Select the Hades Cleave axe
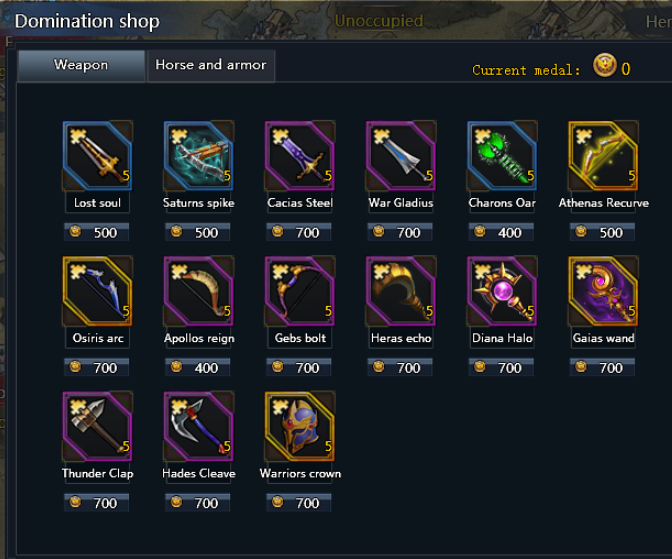 point(199,426)
